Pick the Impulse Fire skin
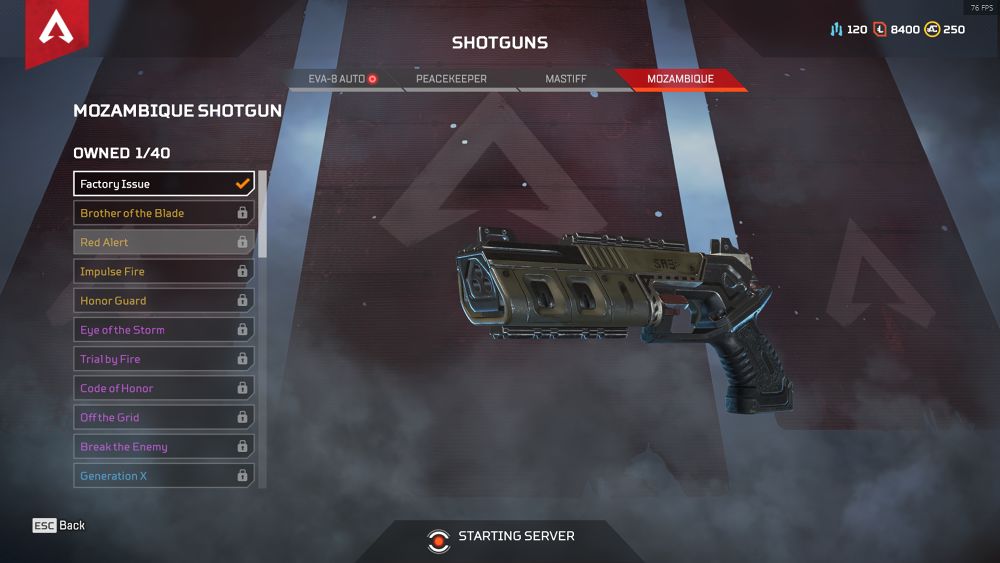This screenshot has width=1000, height=563. (164, 271)
